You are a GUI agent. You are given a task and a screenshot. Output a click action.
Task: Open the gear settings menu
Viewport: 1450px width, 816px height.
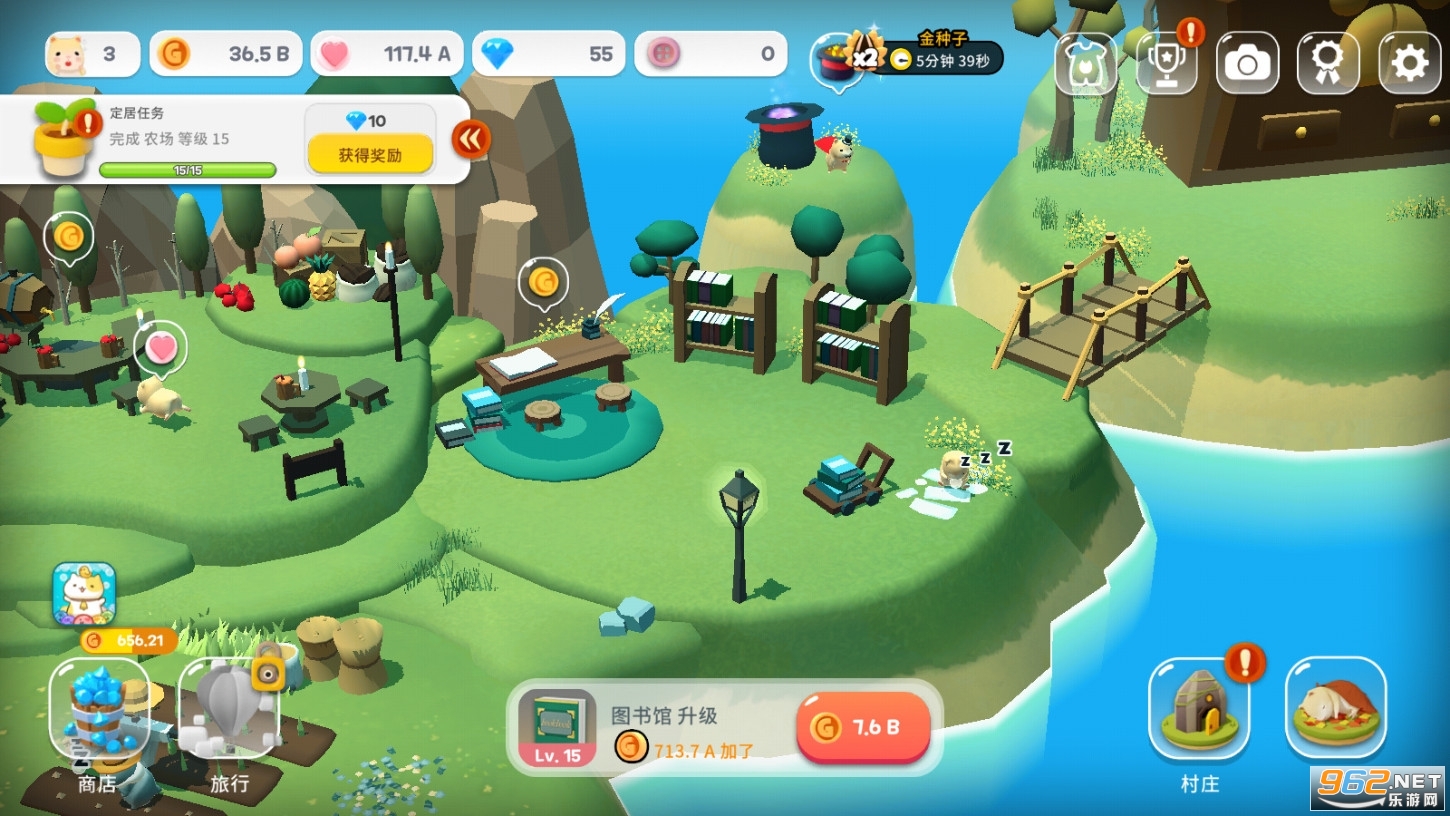coord(1409,63)
